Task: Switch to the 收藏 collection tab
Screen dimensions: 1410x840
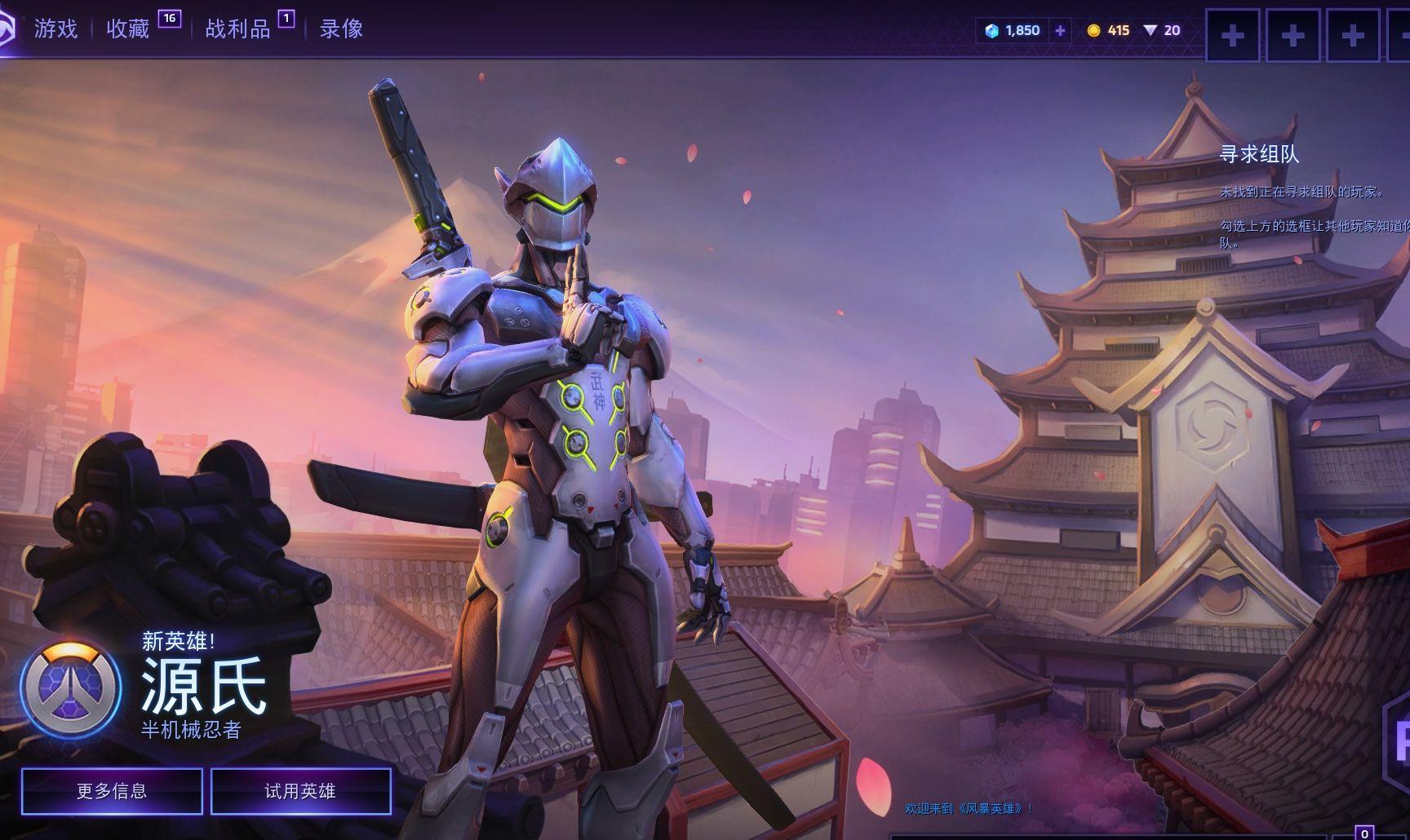Action: point(128,29)
